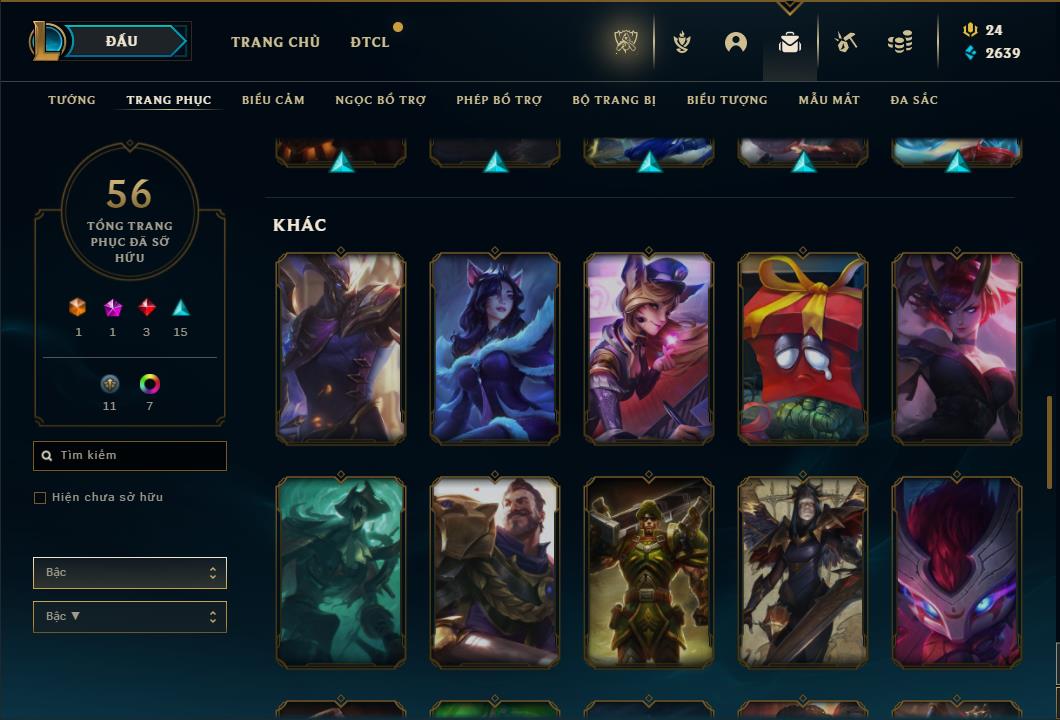Viewport: 1060px width, 720px height.
Task: Select the crying gift box skin
Action: point(803,348)
